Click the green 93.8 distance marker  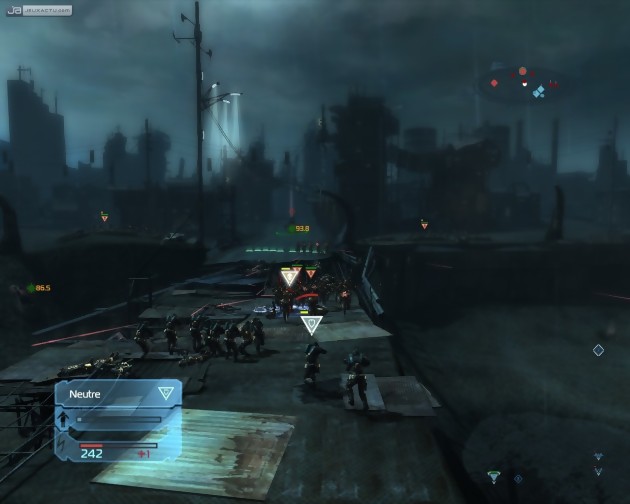tap(299, 228)
